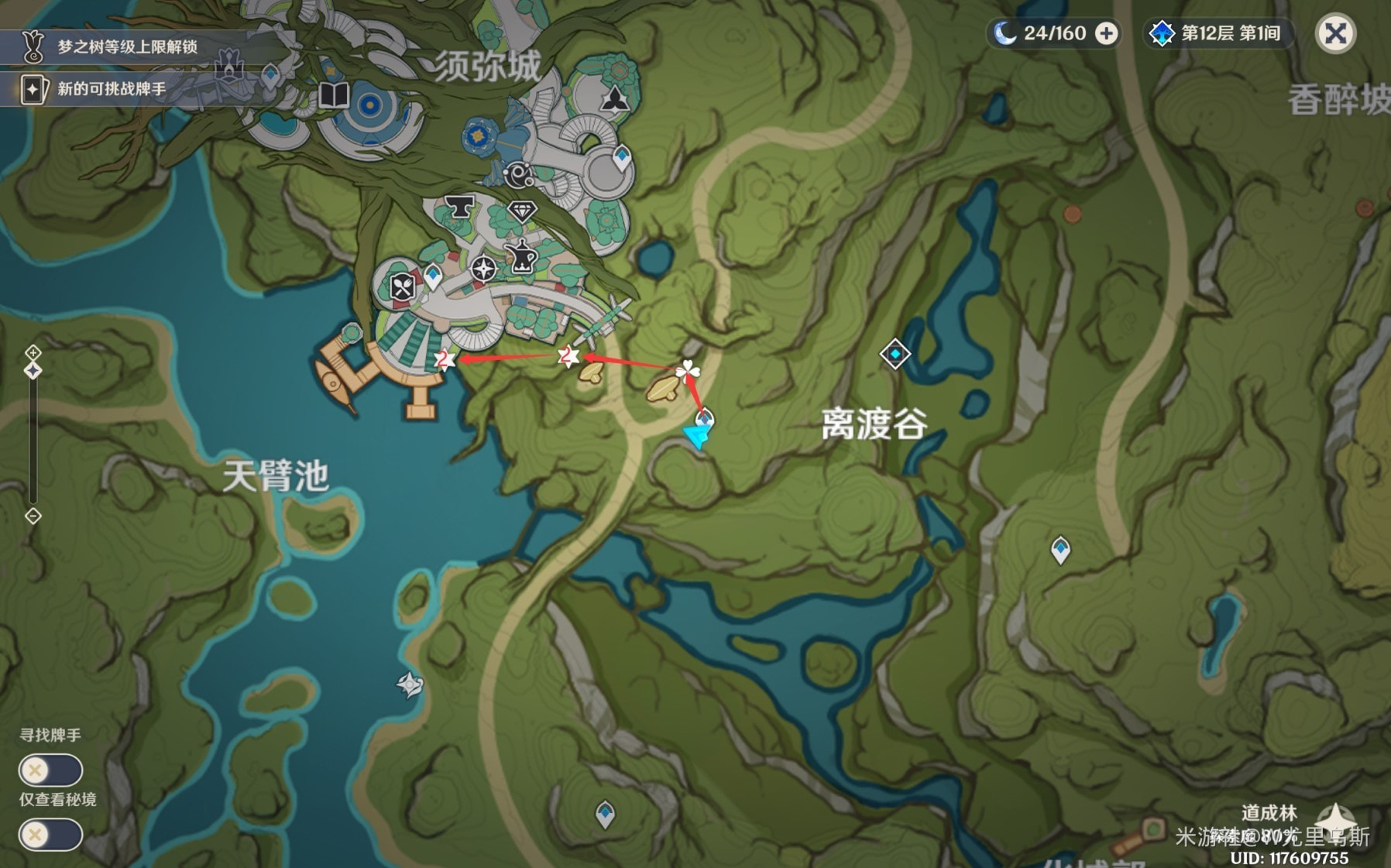Select the blacksmith anvil map marker
Screen dimensions: 1391x868
pyautogui.click(x=459, y=207)
